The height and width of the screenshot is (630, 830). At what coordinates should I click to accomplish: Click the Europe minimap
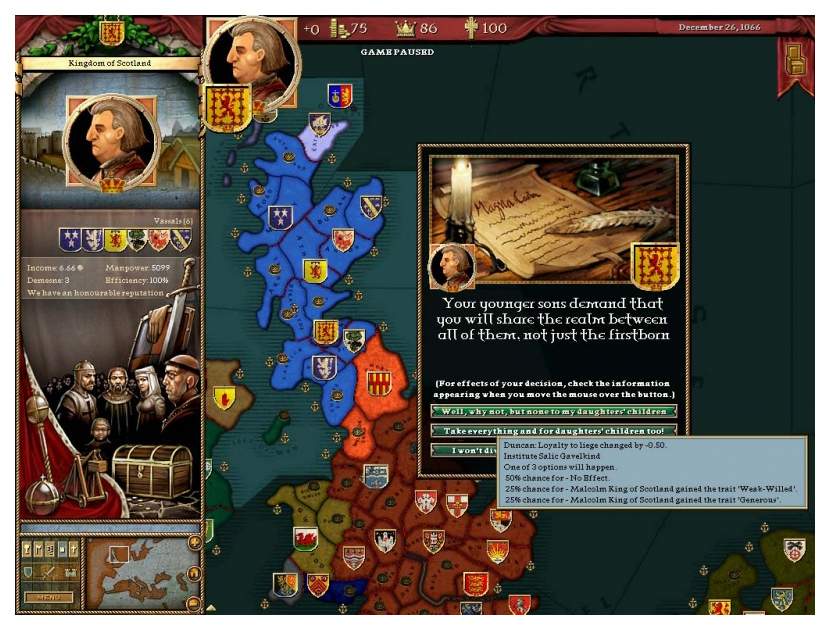(x=133, y=573)
